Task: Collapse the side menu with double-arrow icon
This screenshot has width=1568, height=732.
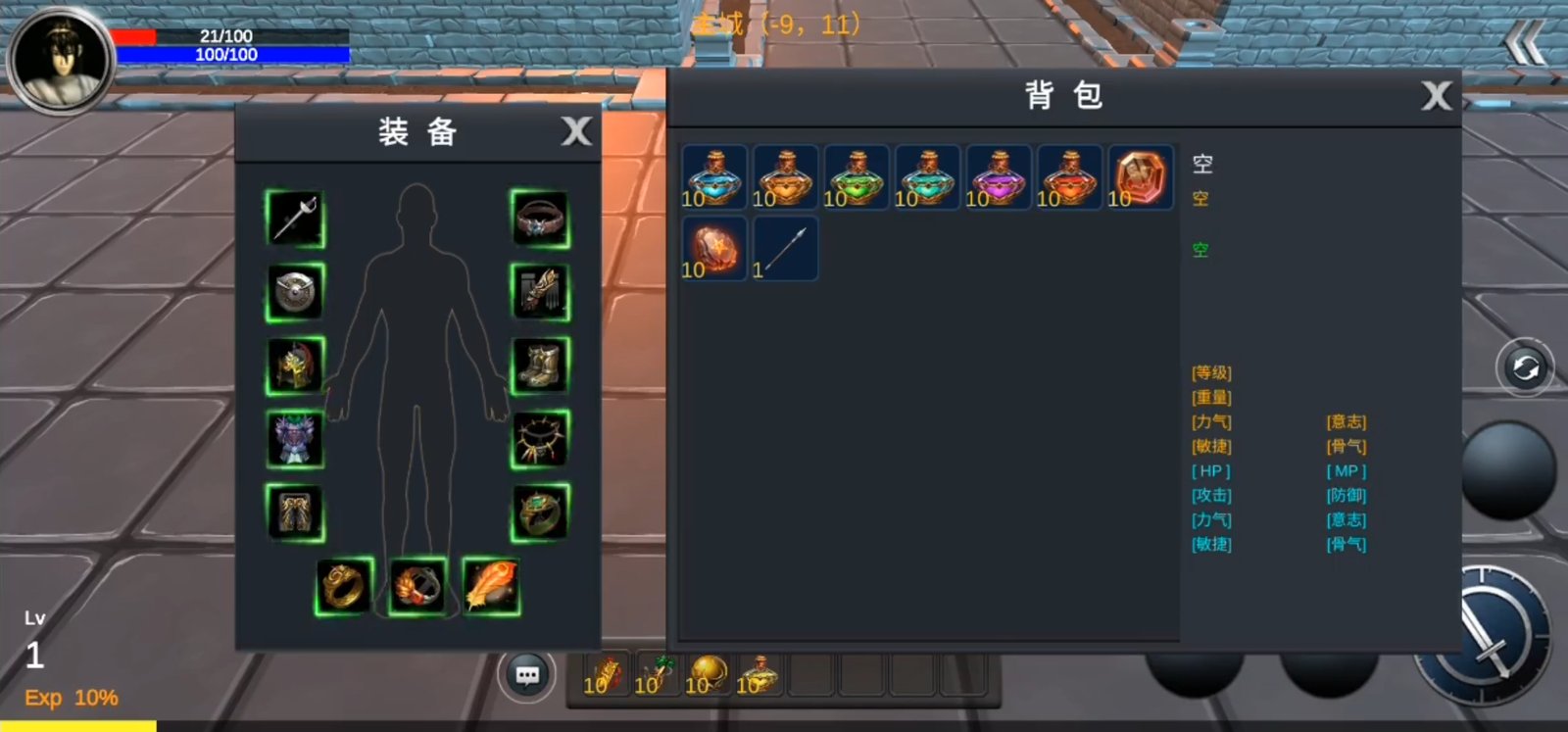Action: coord(1525,44)
